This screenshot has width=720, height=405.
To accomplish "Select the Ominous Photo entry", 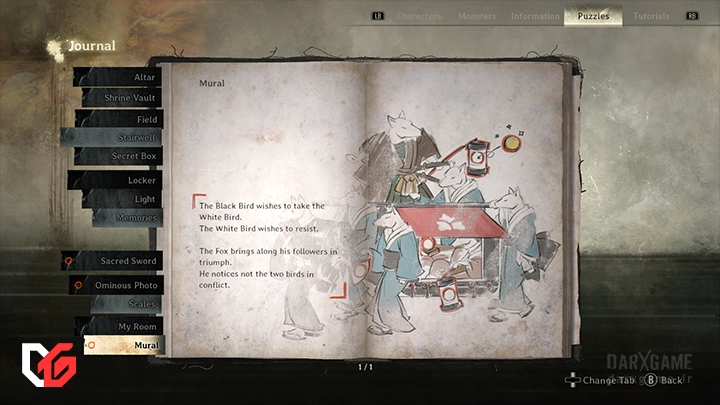I will coord(118,285).
